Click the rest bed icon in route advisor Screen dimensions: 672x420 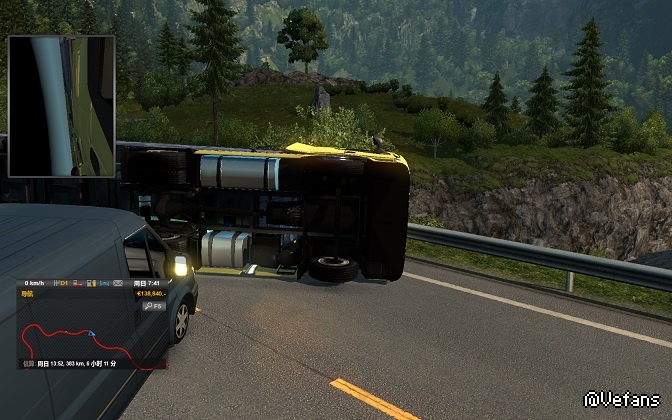(x=104, y=283)
